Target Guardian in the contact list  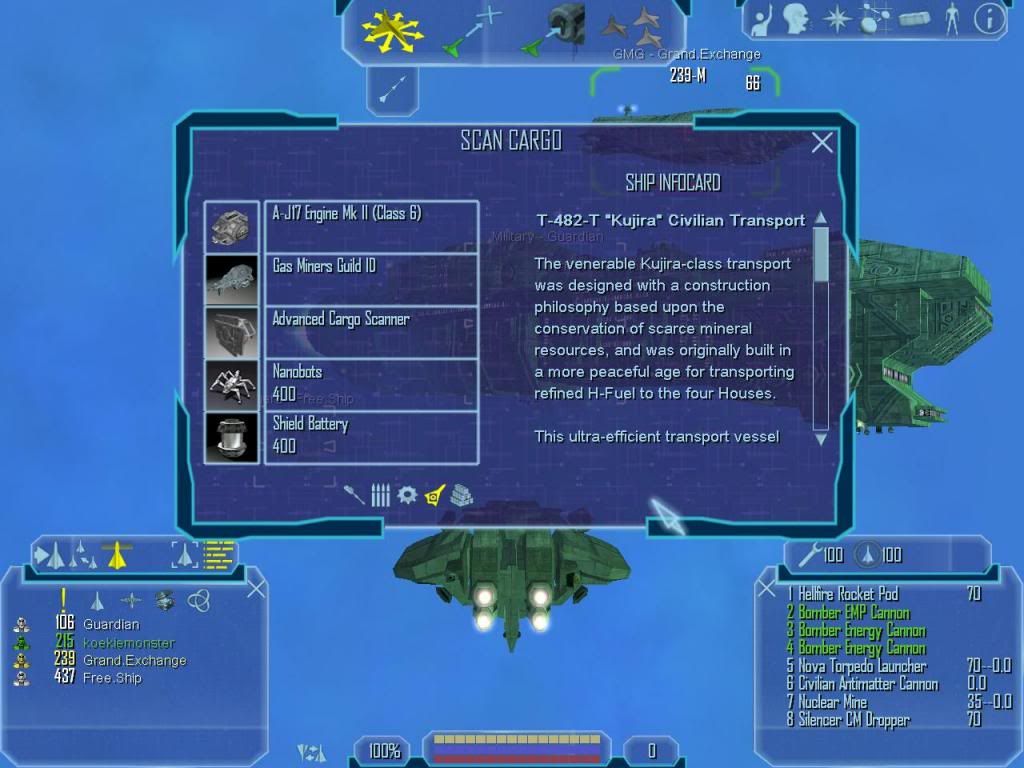(x=111, y=624)
